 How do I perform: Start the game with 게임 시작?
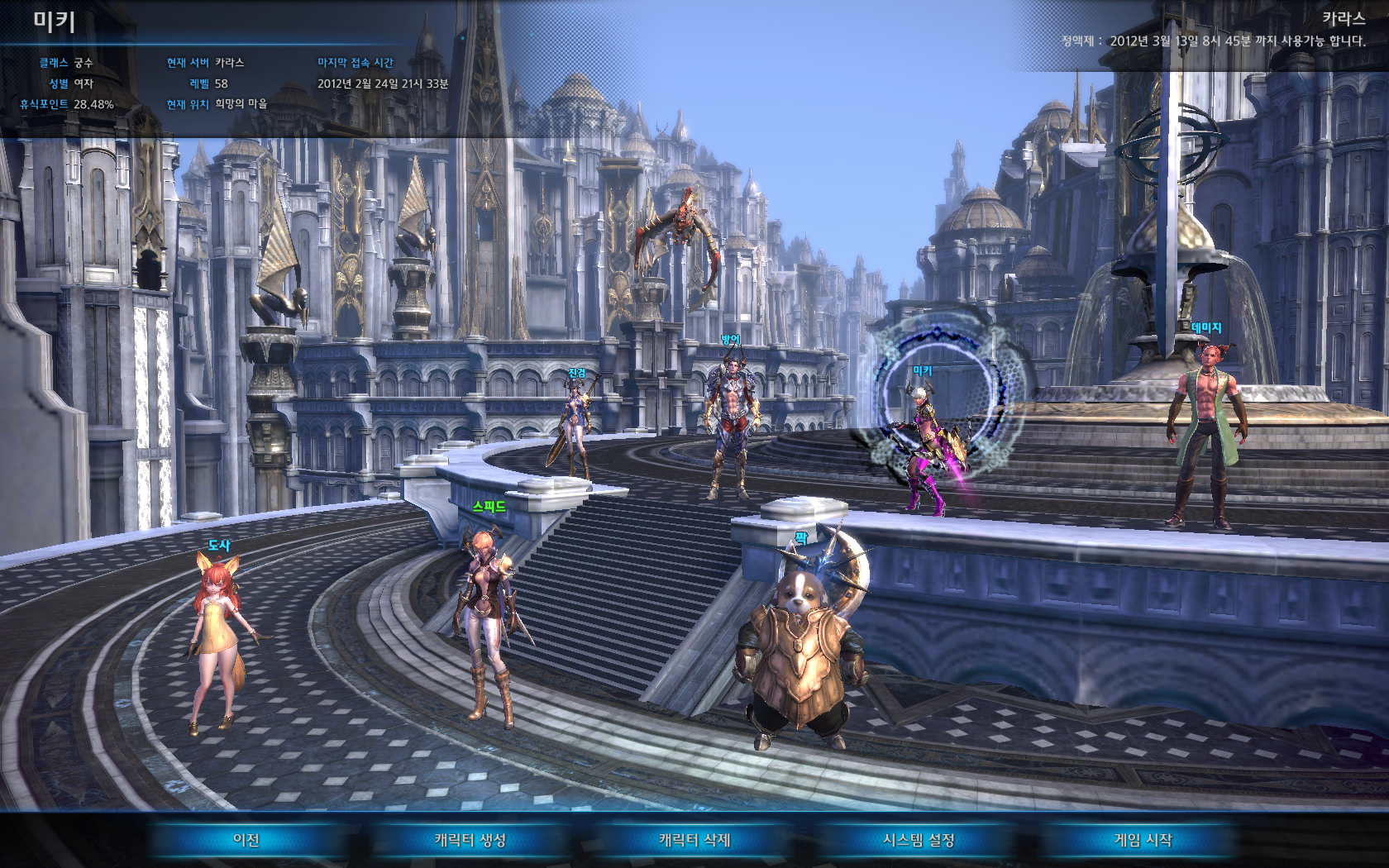(x=1143, y=840)
